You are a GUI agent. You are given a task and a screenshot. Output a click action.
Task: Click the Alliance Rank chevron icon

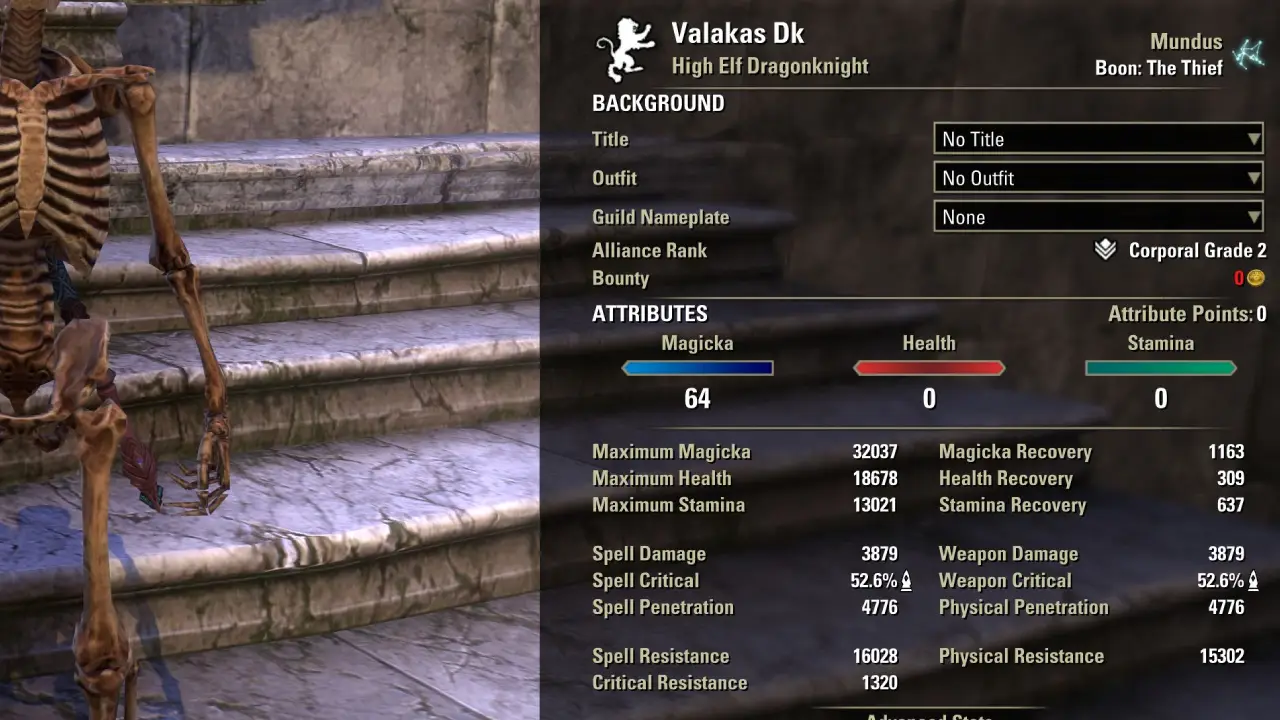click(x=1105, y=250)
